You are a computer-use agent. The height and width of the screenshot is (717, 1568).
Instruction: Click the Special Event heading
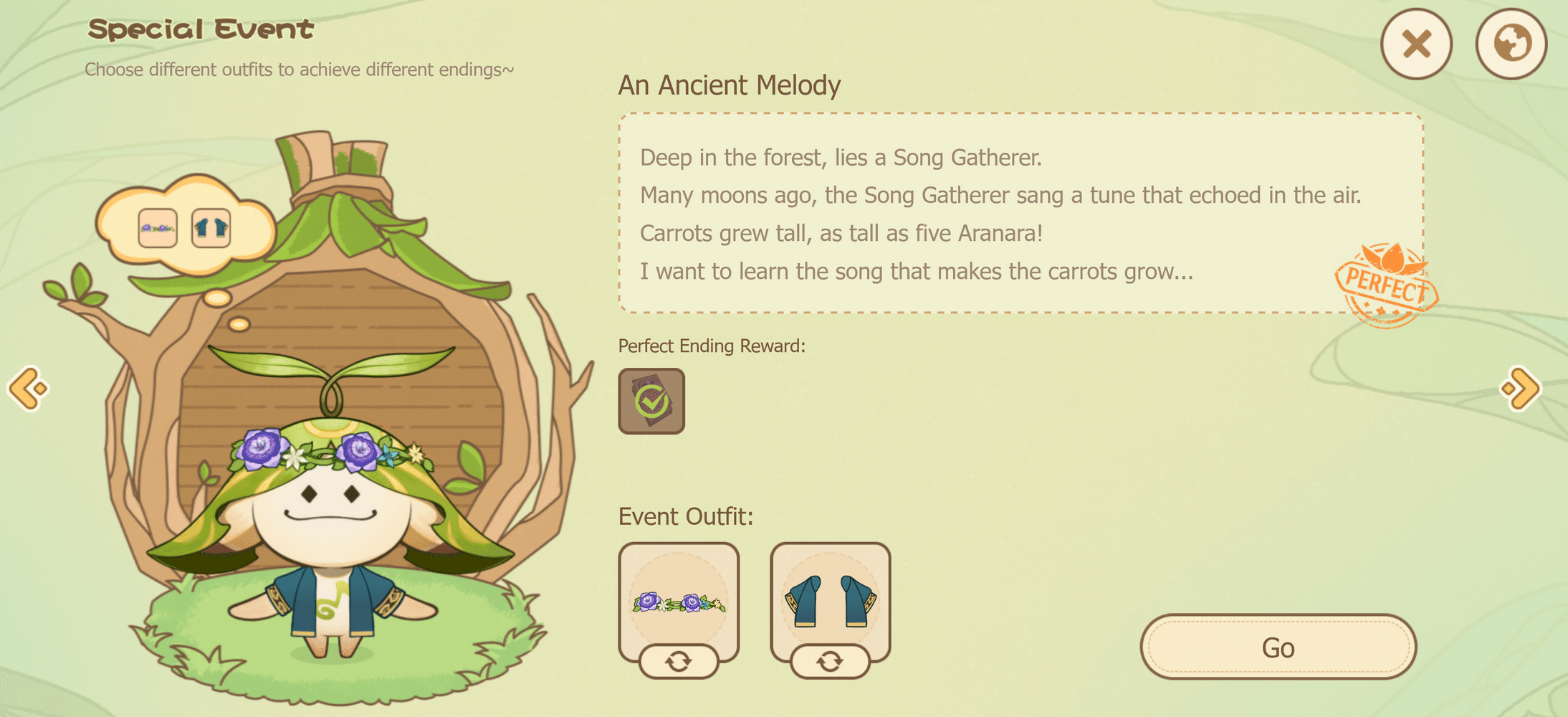pyautogui.click(x=201, y=30)
